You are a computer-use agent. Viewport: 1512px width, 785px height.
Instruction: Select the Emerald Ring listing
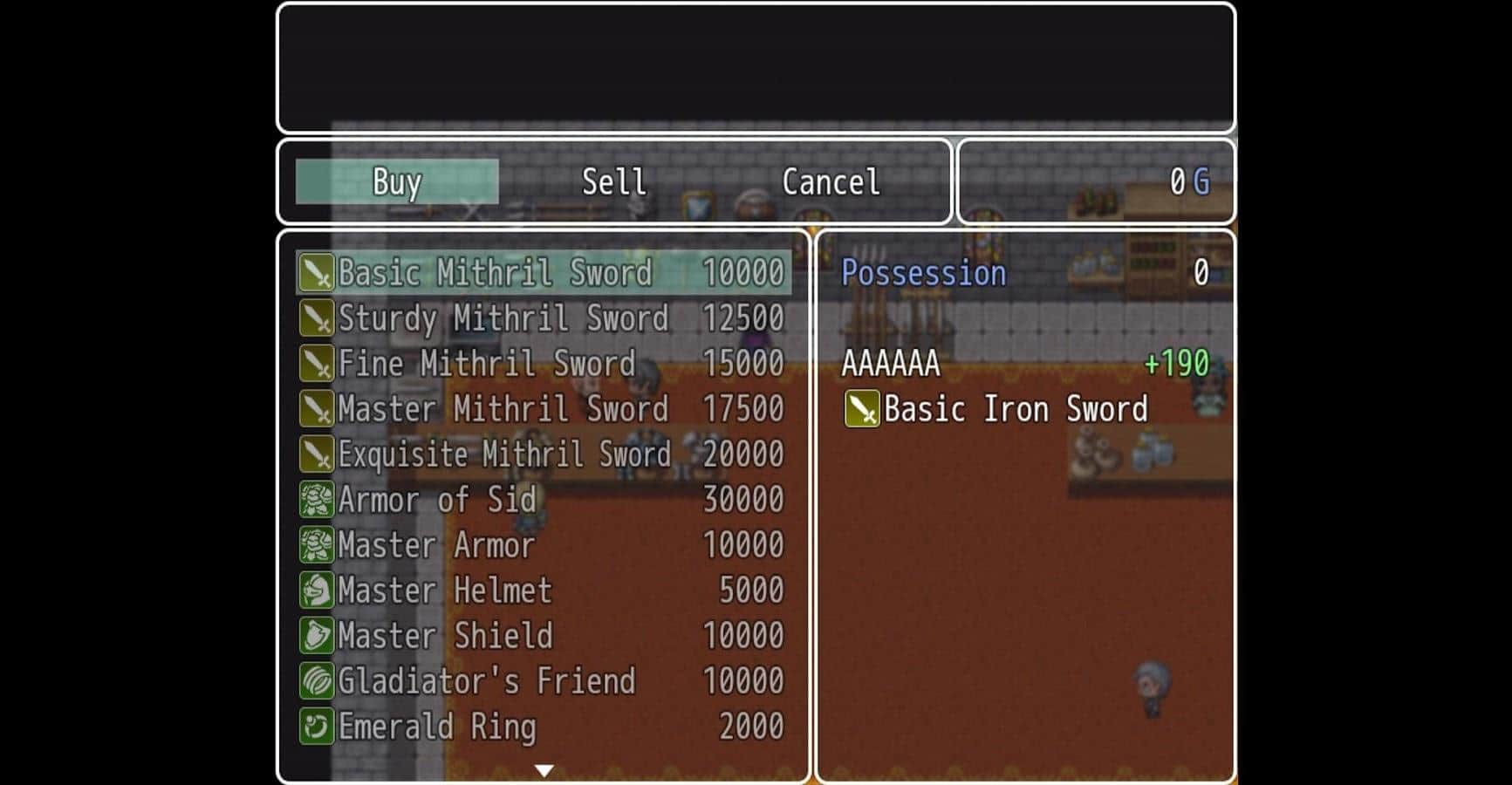pyautogui.click(x=543, y=727)
